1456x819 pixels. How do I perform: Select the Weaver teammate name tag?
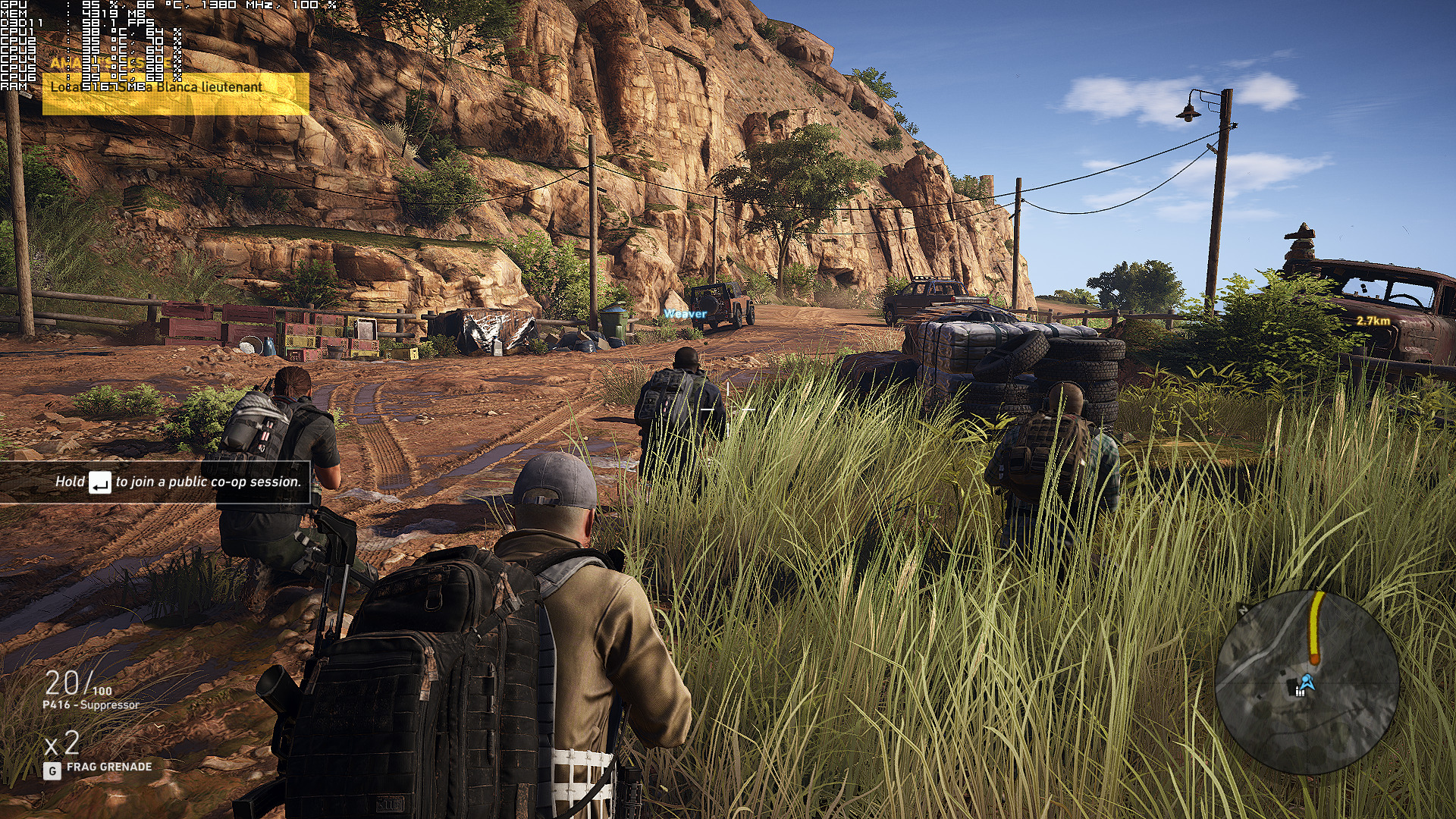[x=685, y=313]
